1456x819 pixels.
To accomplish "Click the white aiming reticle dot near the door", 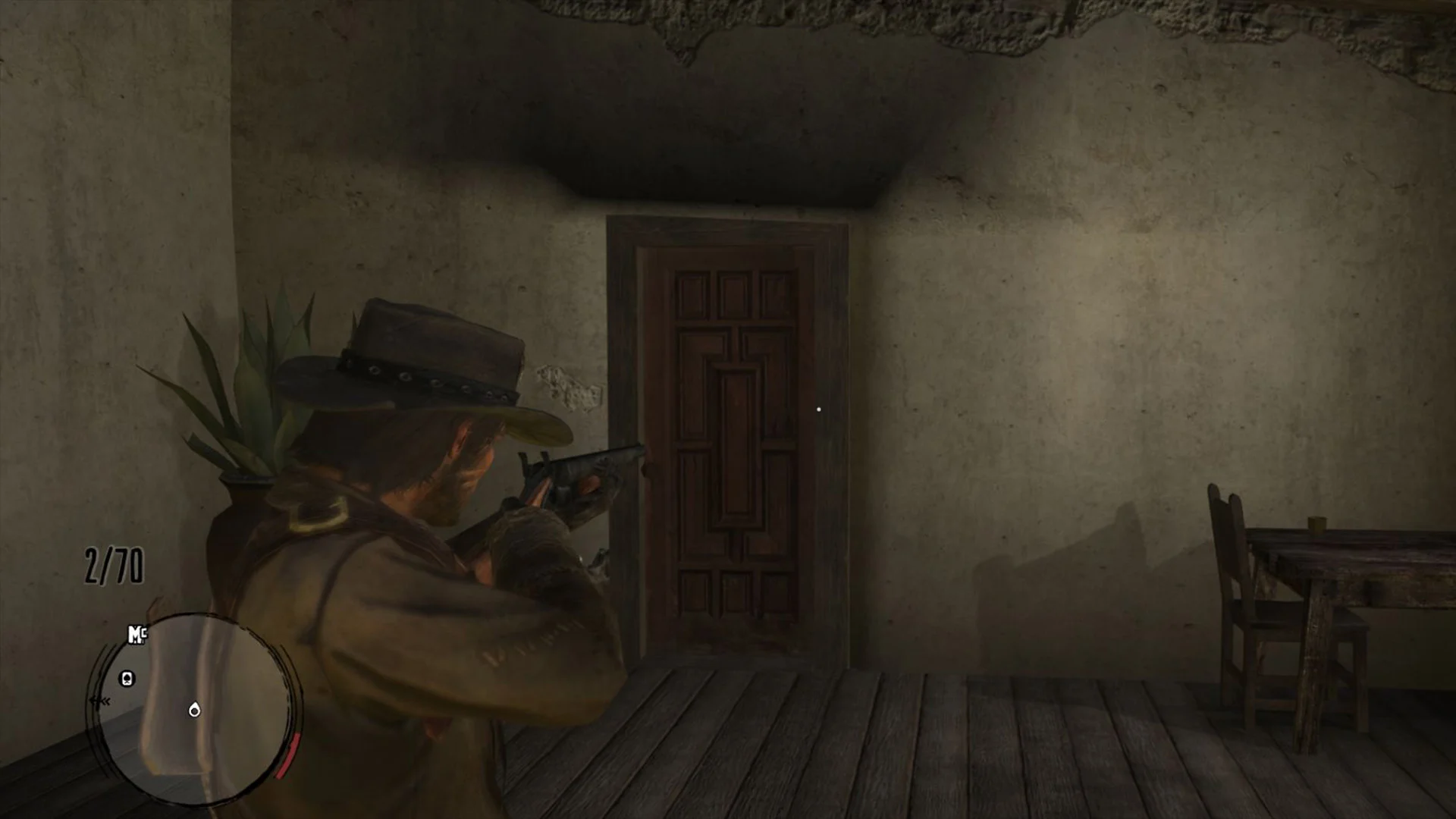I will 820,409.
